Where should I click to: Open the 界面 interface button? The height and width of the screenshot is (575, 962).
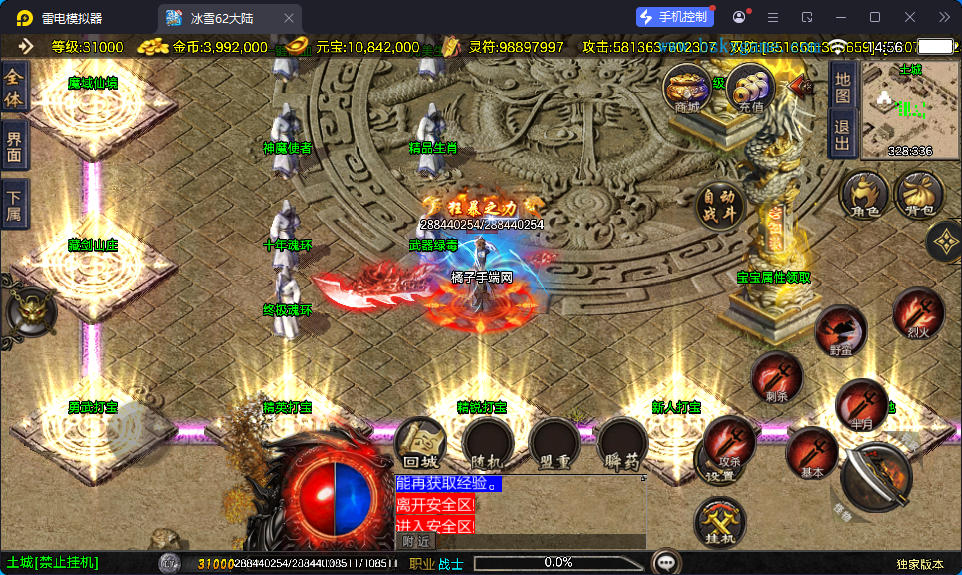pos(14,146)
